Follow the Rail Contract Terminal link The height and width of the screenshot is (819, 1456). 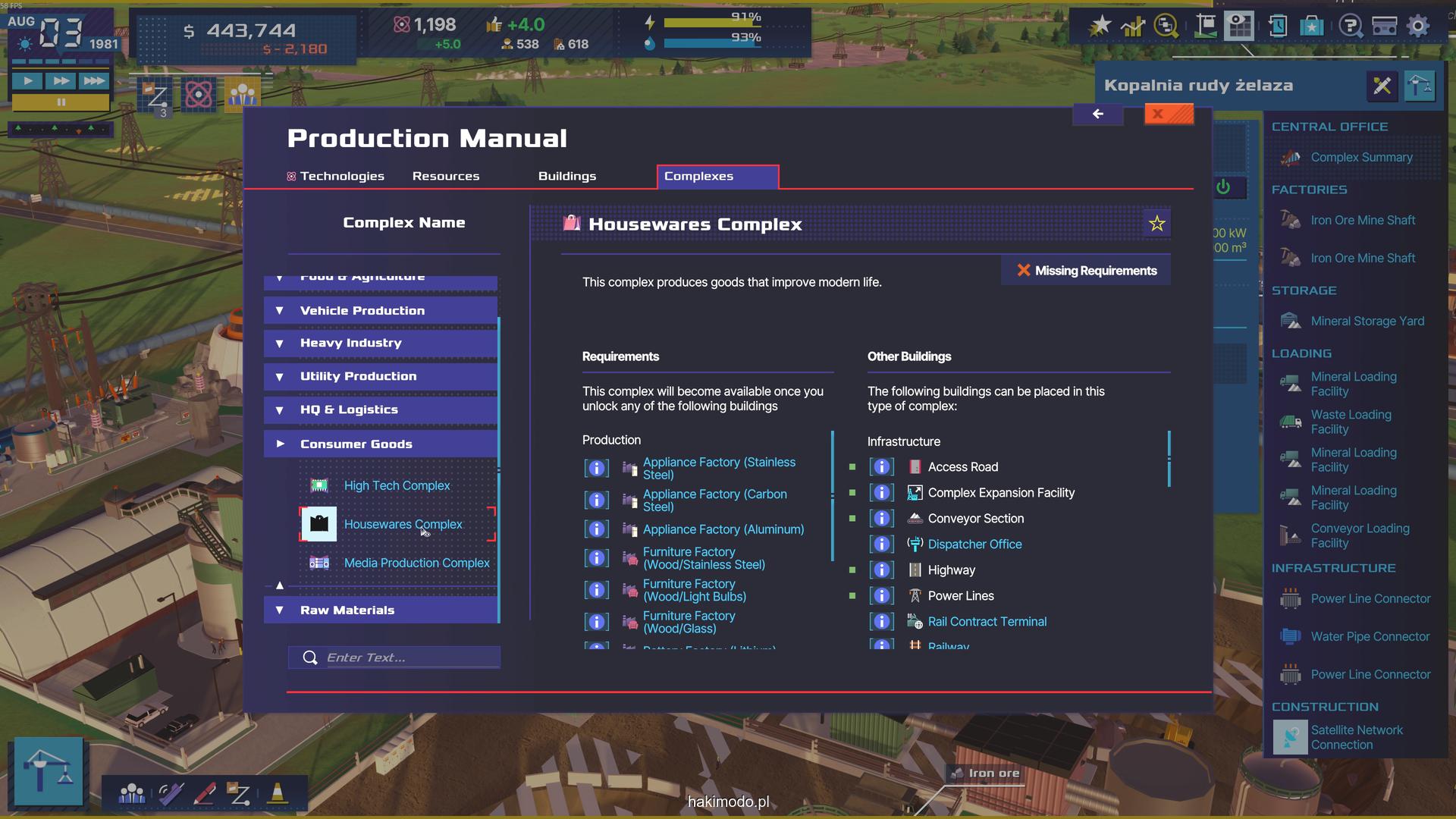pos(987,621)
